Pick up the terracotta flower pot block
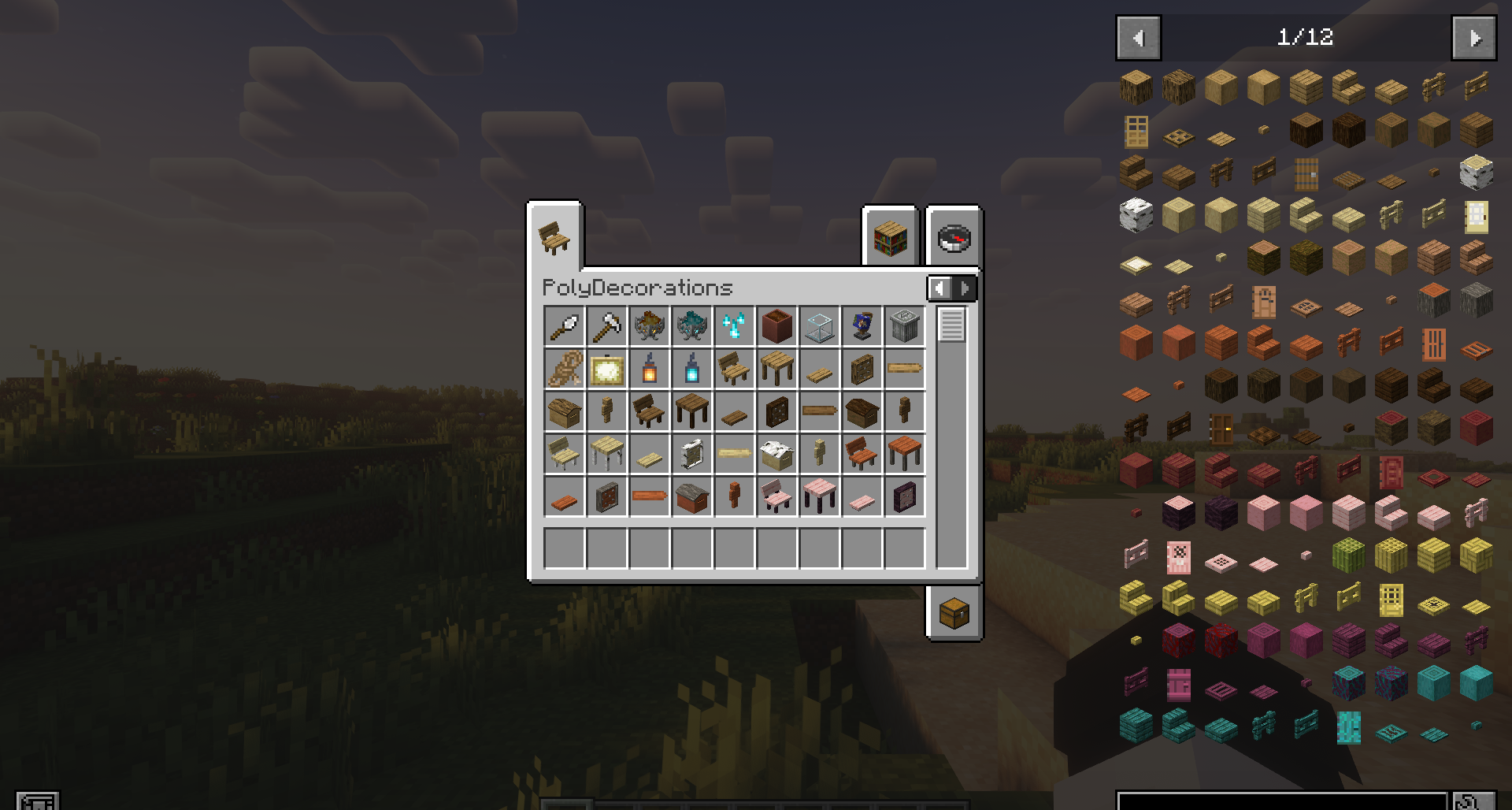Screen dimensions: 1512x810 point(777,326)
